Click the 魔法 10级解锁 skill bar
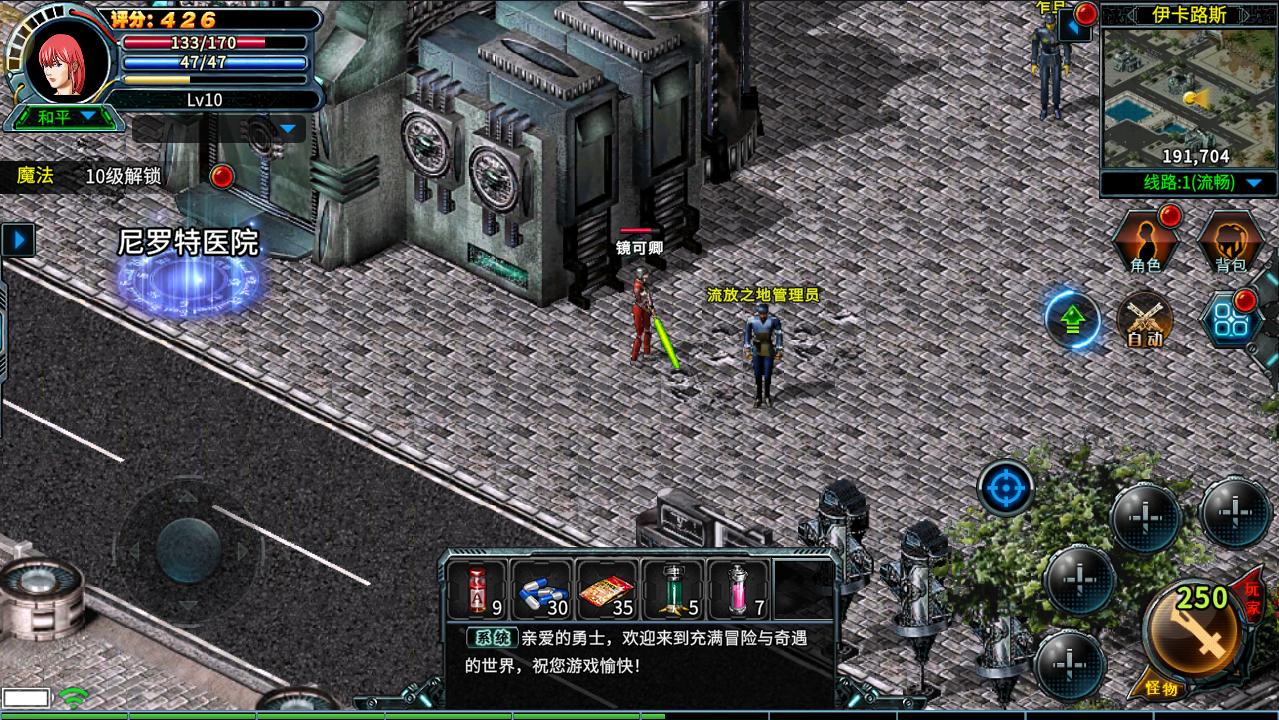 click(x=90, y=176)
